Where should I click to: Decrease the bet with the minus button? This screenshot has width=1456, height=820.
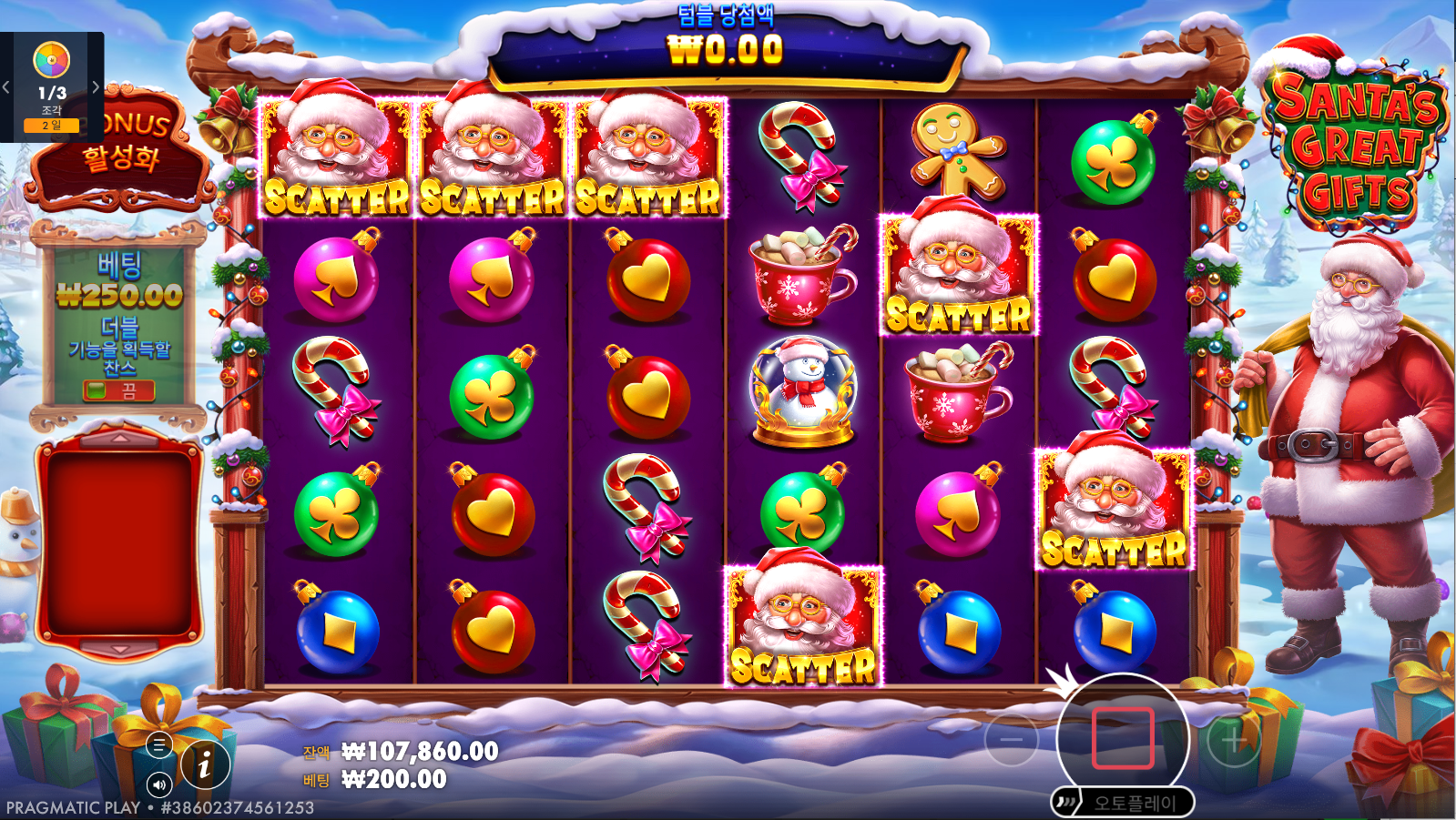pyautogui.click(x=1012, y=740)
